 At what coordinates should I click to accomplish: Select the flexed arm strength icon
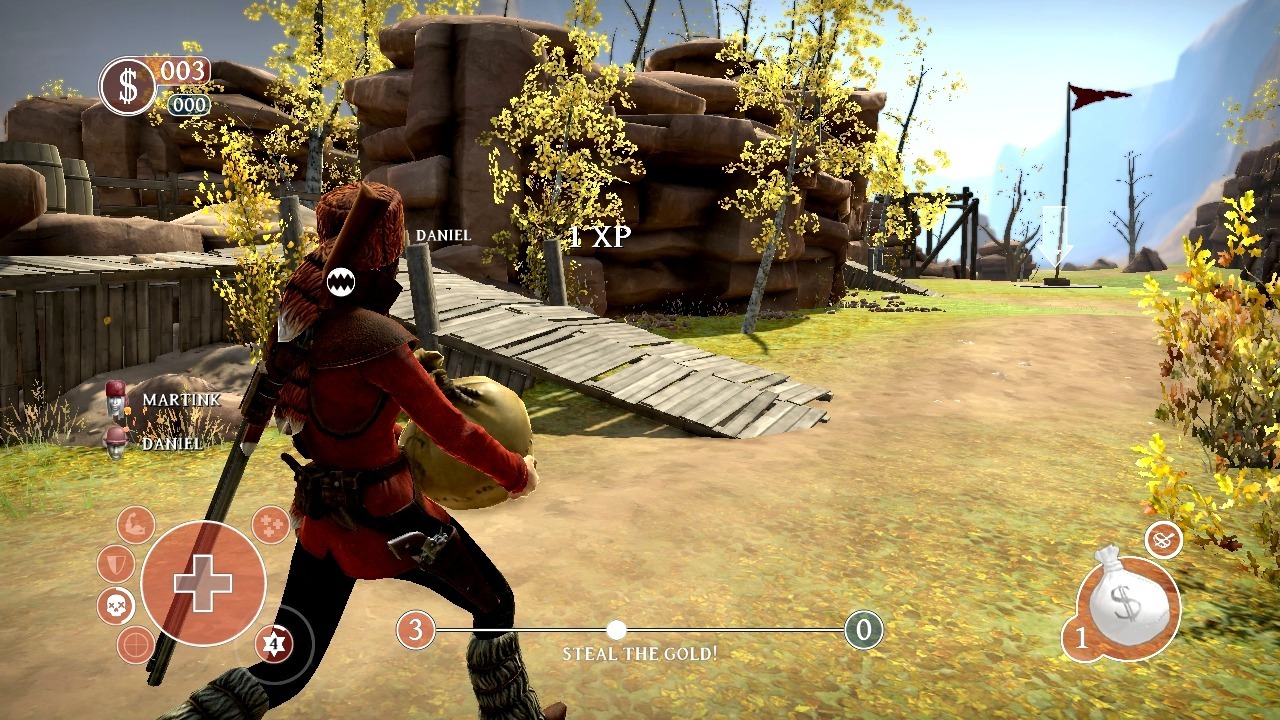(135, 525)
